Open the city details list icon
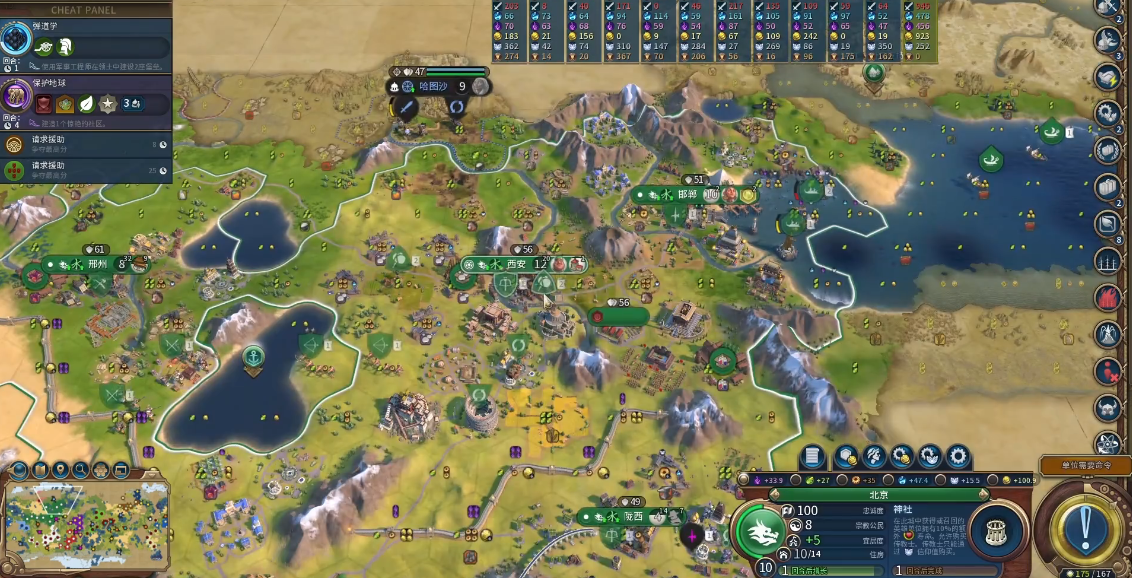 coord(812,457)
